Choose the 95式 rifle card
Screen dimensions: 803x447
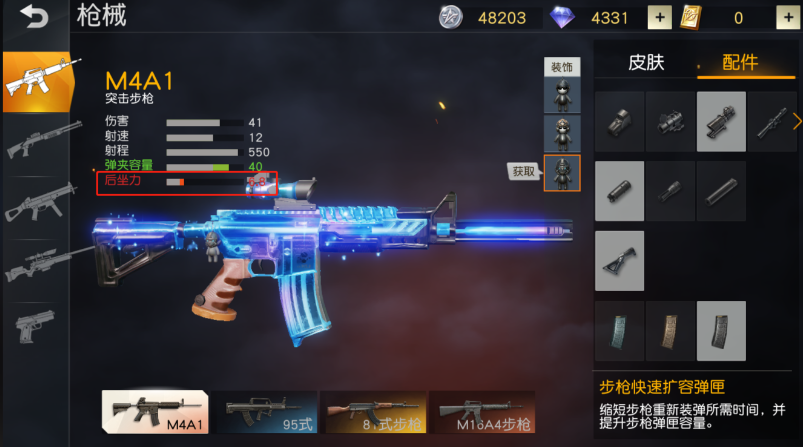click(265, 411)
